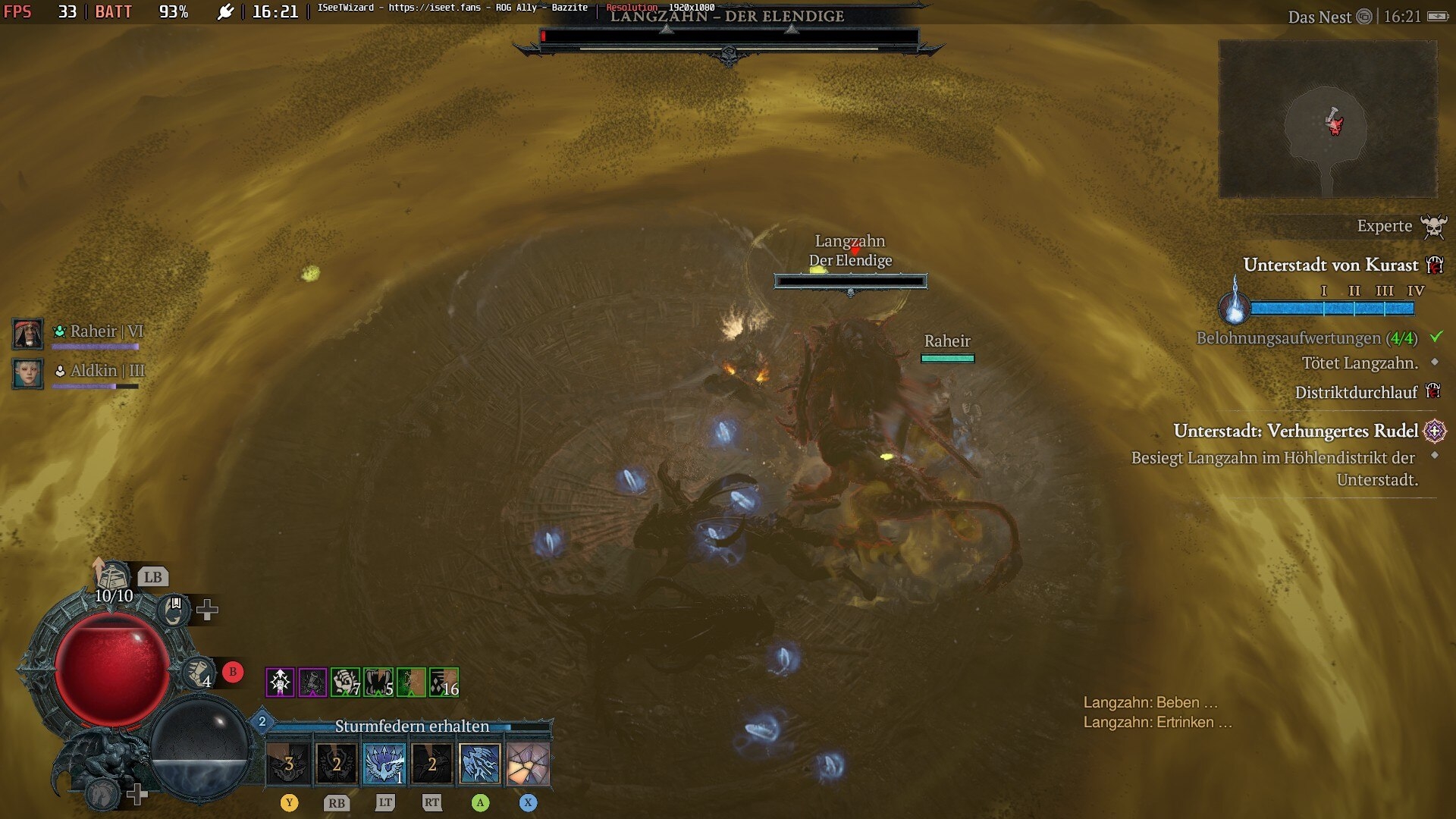Screen dimensions: 1456x819
Task: Summon the mount via the horse head icon
Action: [x=102, y=793]
